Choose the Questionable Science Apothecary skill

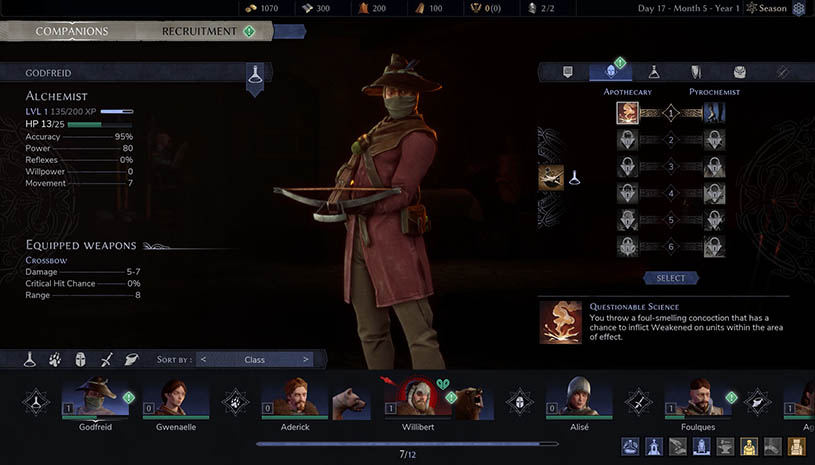pos(628,113)
